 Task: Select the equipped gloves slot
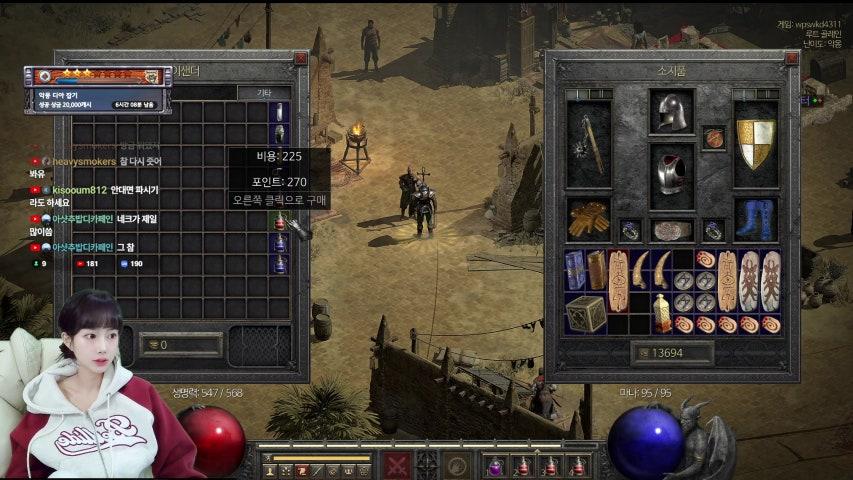pyautogui.click(x=588, y=219)
